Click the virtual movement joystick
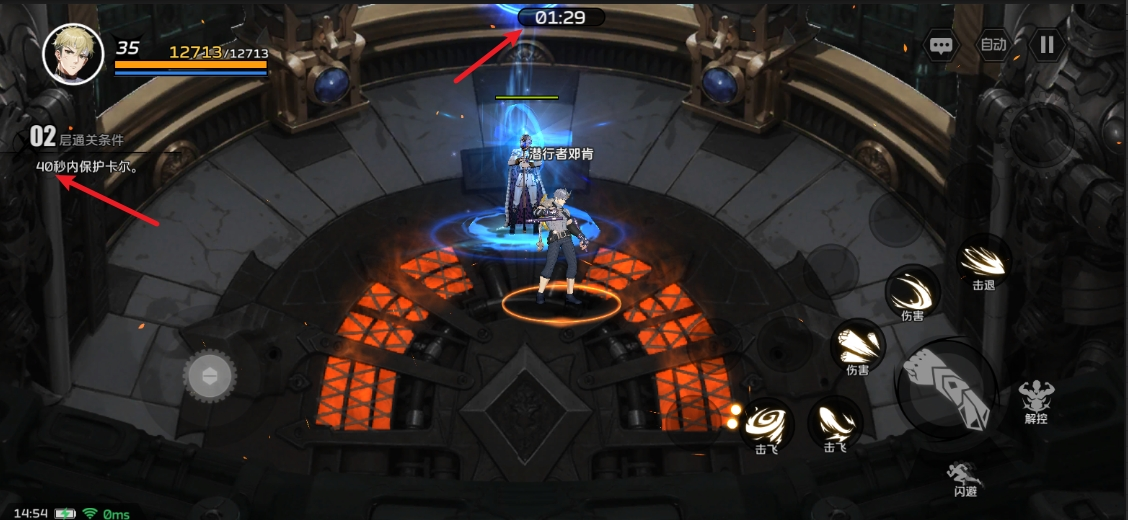Screen dimensions: 1128x520 pos(210,376)
